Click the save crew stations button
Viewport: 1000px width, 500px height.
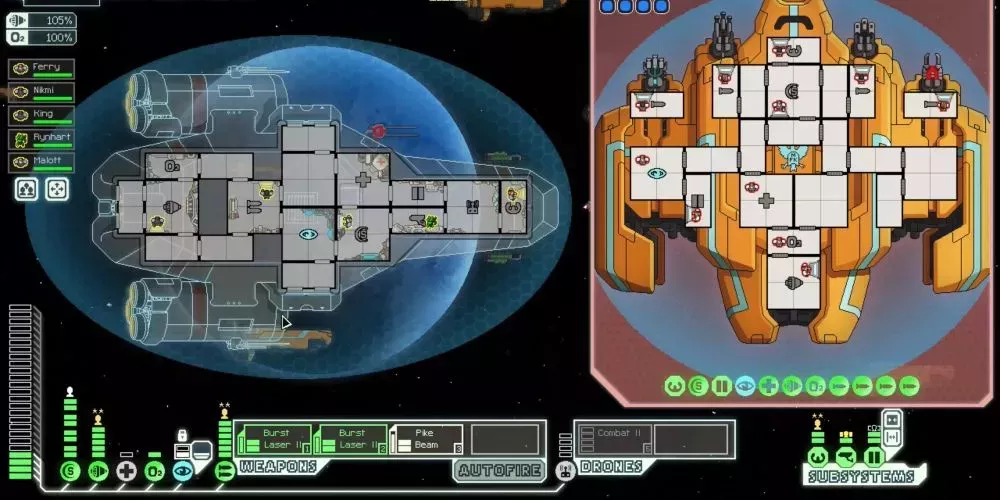tap(26, 190)
